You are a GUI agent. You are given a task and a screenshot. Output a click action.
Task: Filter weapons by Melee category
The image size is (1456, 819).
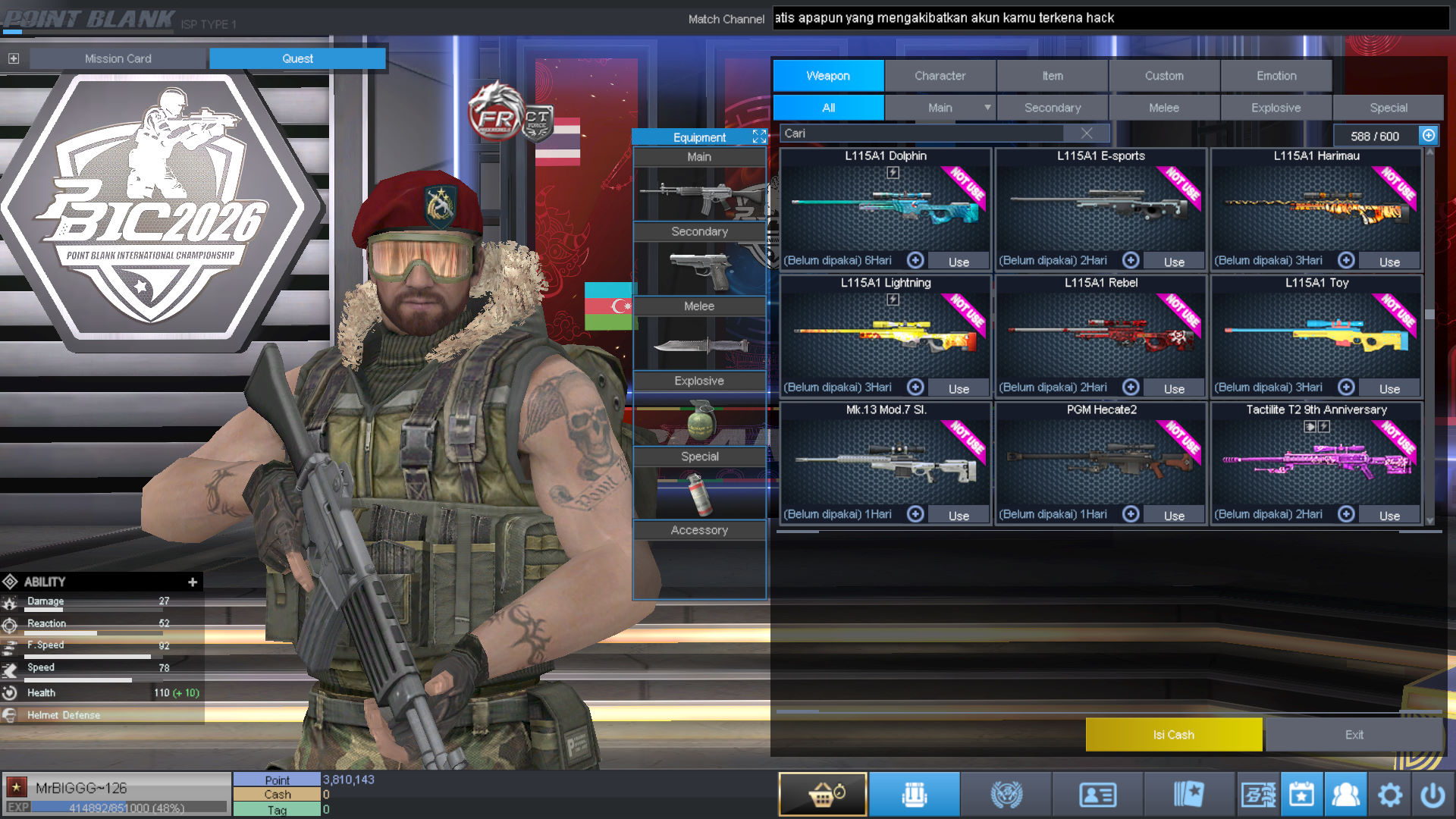(x=1163, y=108)
